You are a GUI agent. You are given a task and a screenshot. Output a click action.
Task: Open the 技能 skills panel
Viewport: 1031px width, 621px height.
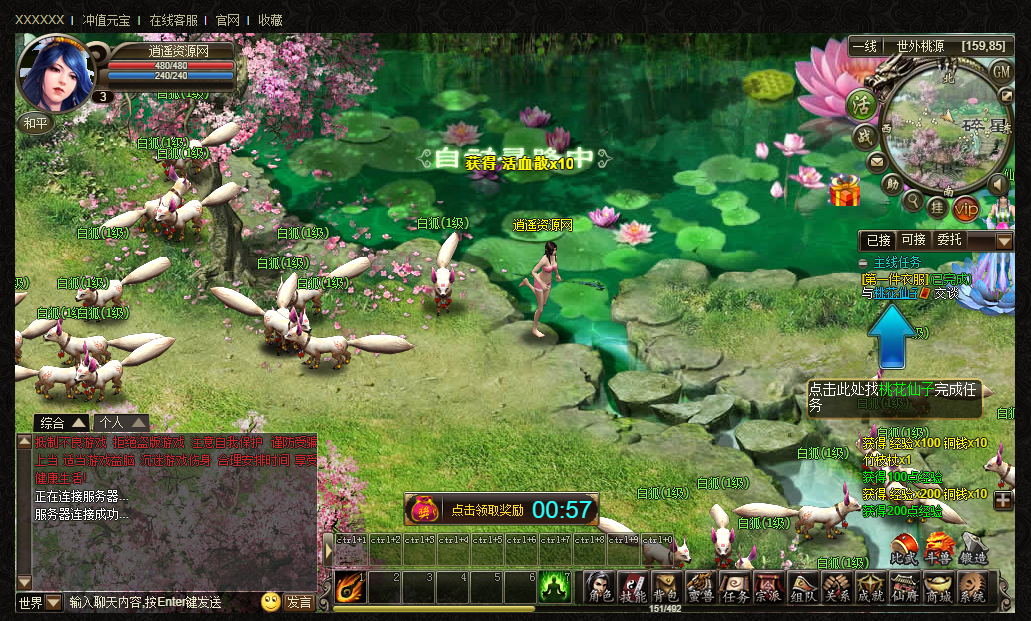pos(633,587)
